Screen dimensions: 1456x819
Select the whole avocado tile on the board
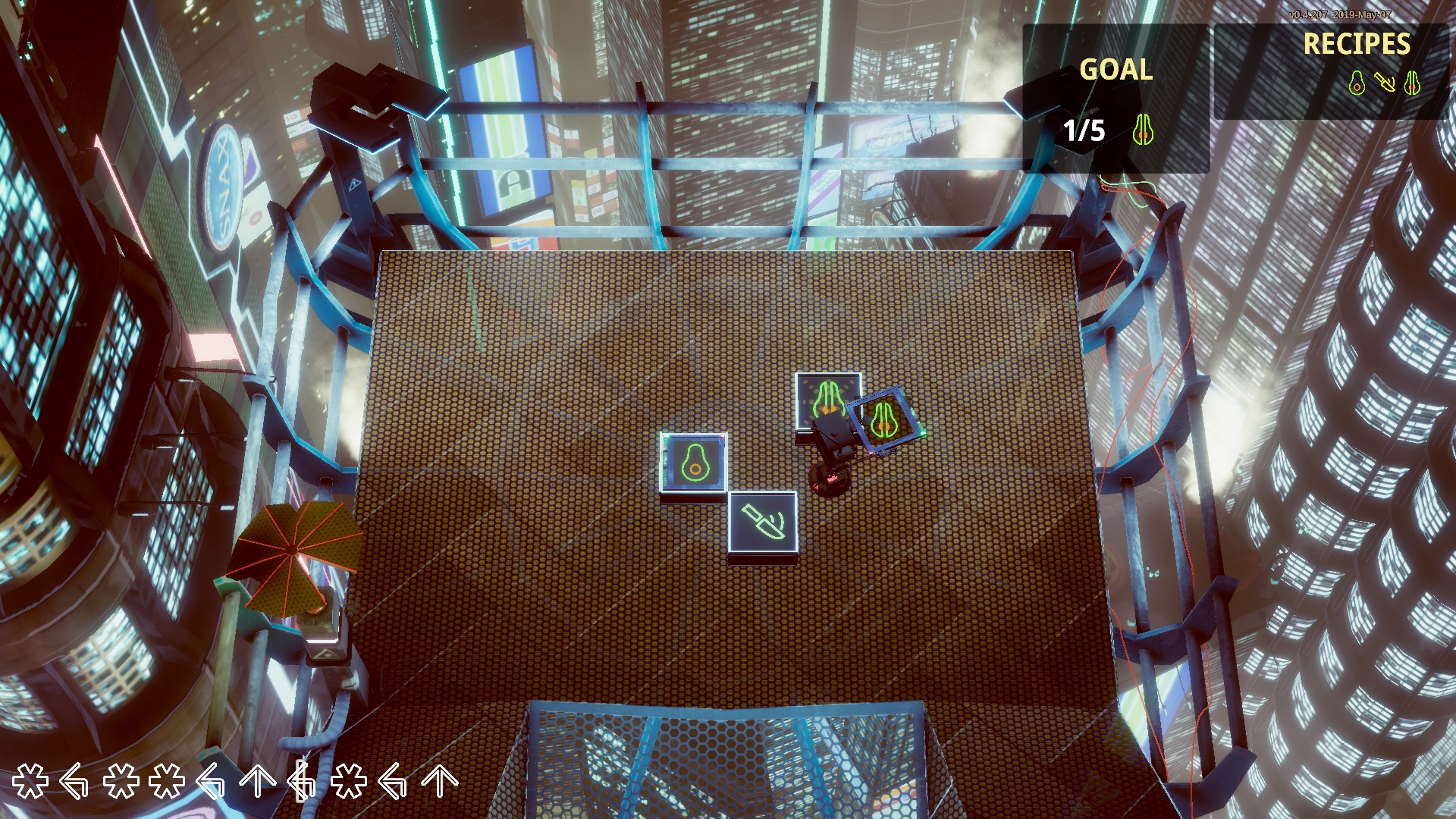click(694, 463)
